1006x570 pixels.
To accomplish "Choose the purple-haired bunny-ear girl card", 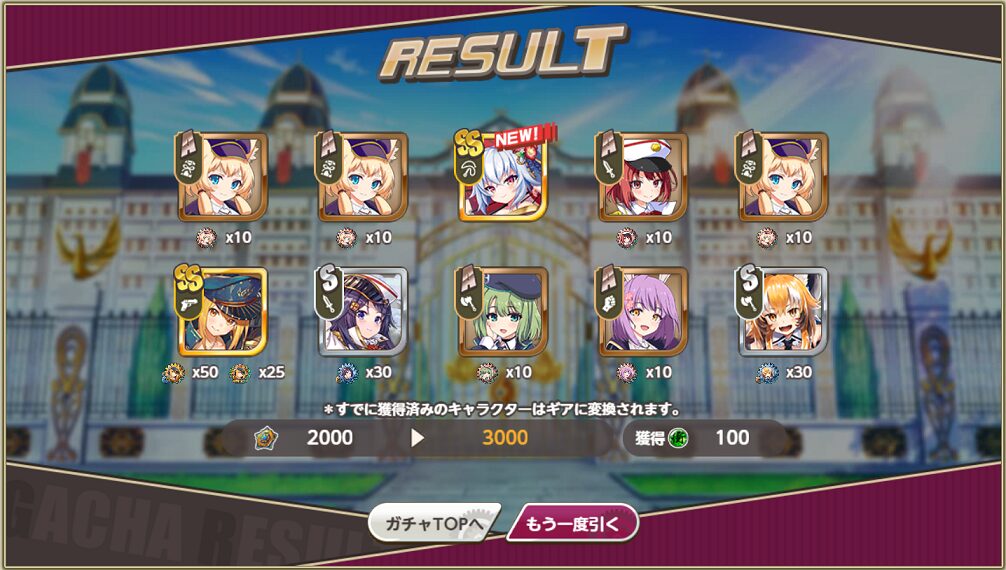I will pyautogui.click(x=643, y=311).
